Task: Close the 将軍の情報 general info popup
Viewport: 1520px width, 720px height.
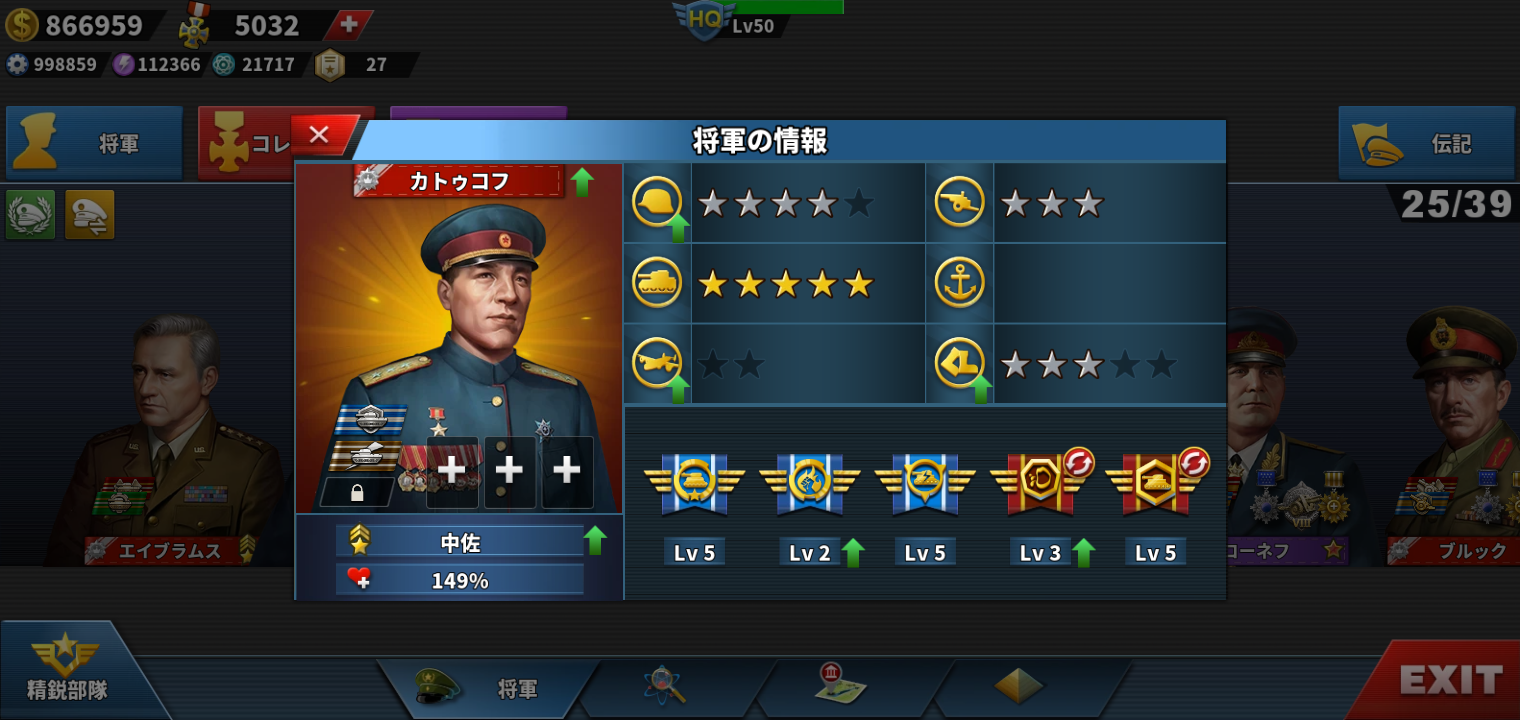Action: click(320, 135)
